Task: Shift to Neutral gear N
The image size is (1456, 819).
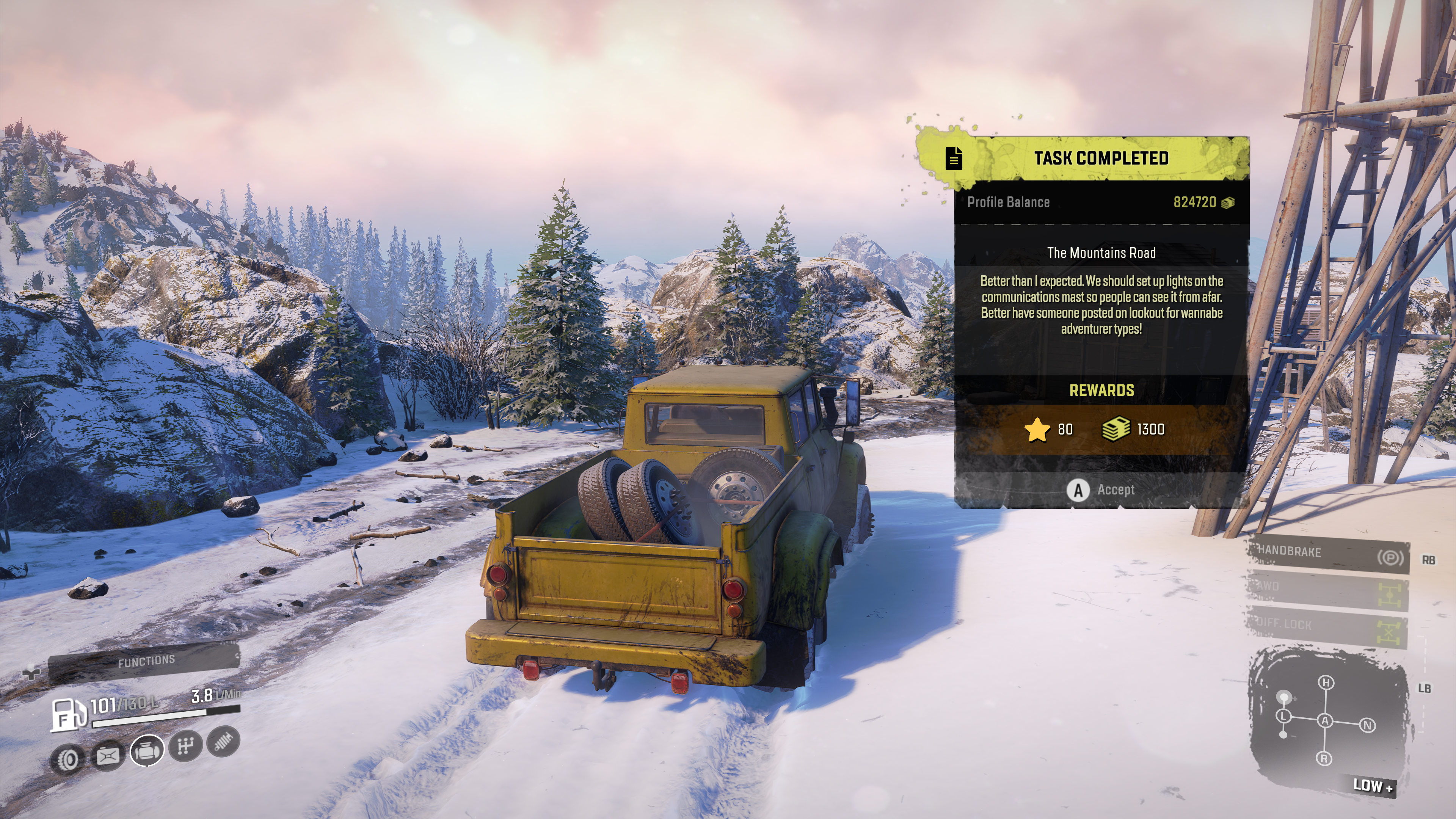Action: click(1367, 725)
